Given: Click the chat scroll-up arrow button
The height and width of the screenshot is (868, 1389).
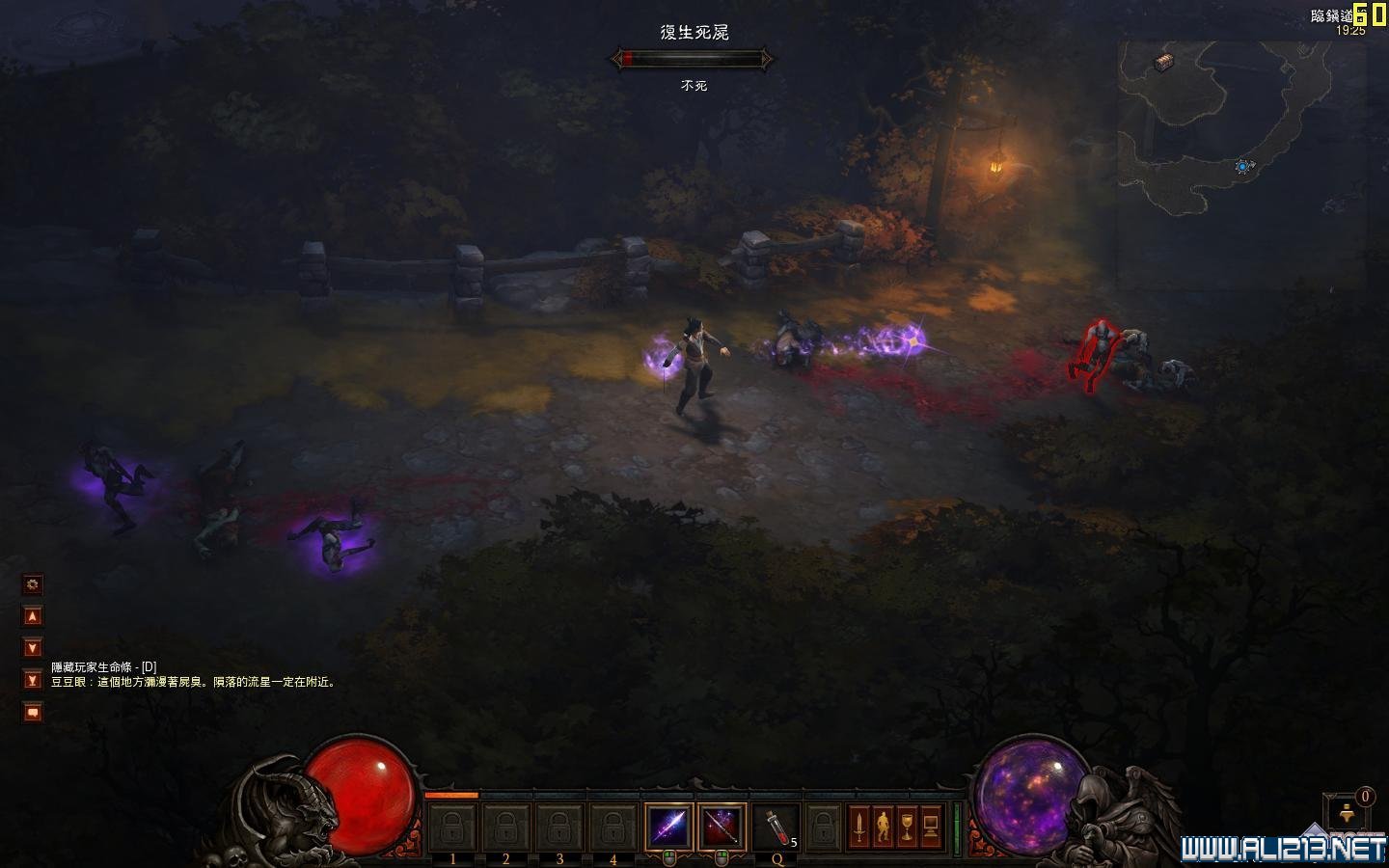Looking at the screenshot, I should 33,616.
